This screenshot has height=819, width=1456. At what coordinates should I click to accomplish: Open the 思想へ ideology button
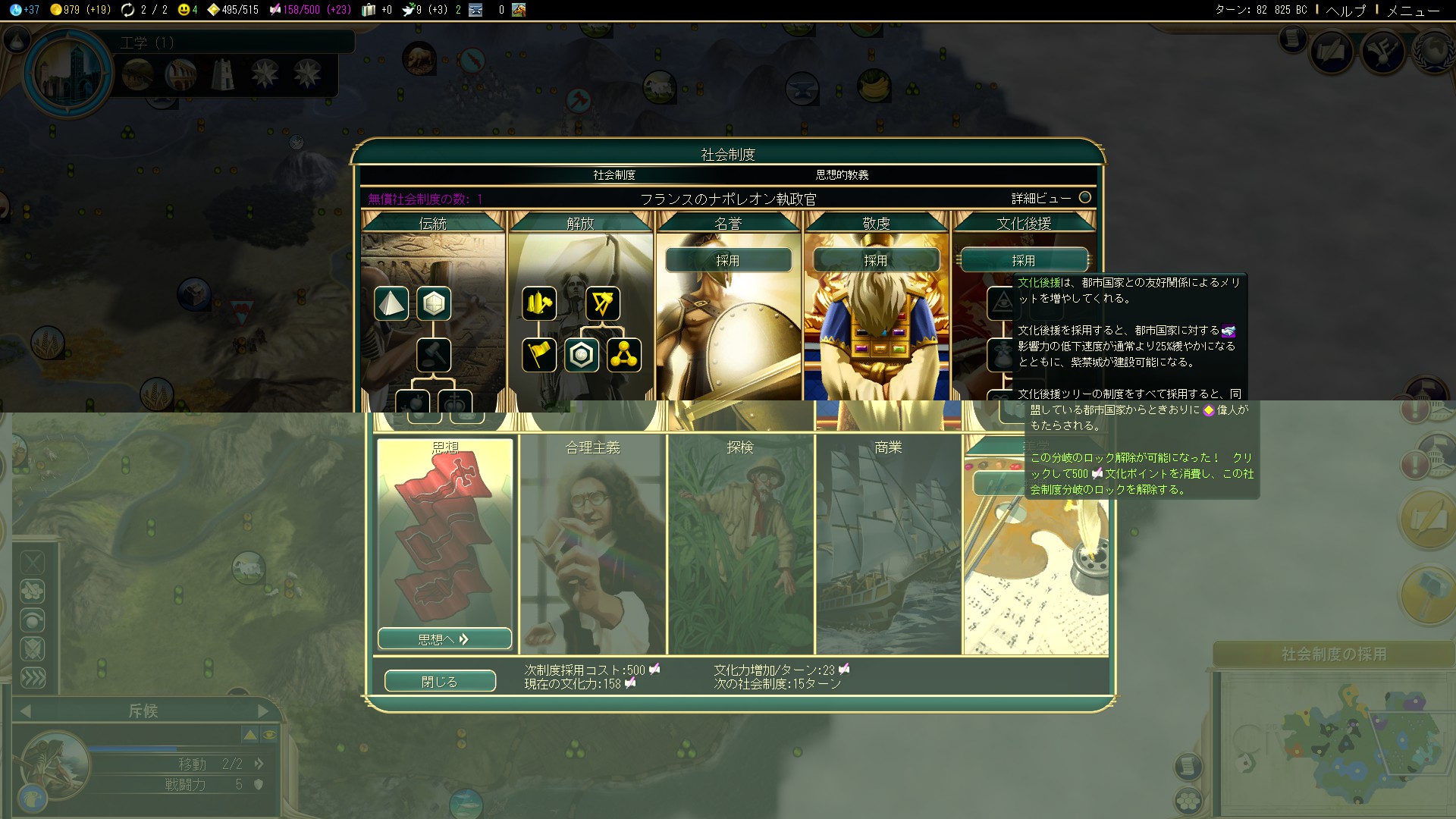444,639
